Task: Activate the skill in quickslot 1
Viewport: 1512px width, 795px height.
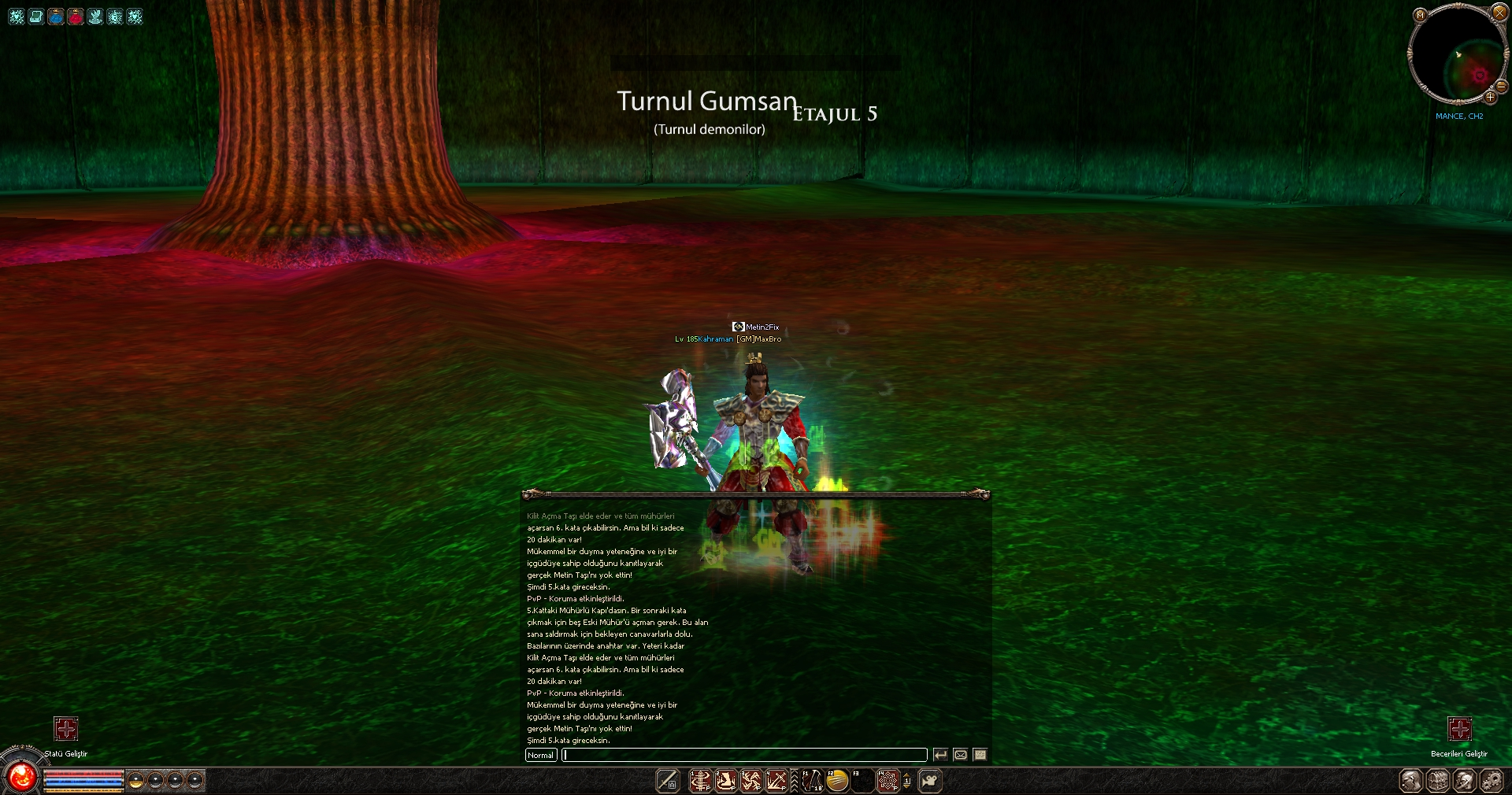Action: pyautogui.click(x=700, y=781)
